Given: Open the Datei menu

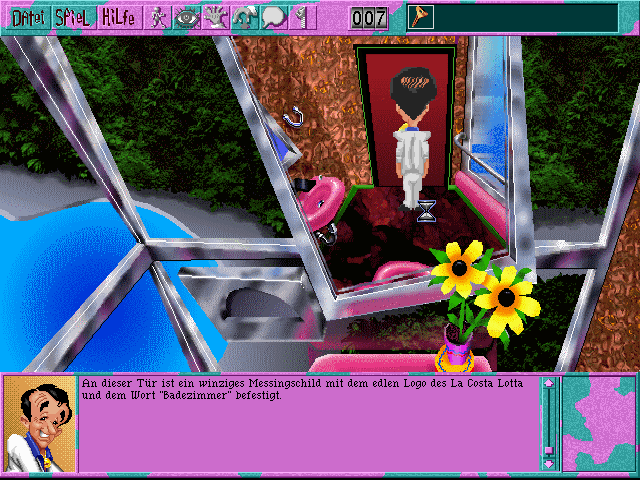Looking at the screenshot, I should (x=26, y=17).
